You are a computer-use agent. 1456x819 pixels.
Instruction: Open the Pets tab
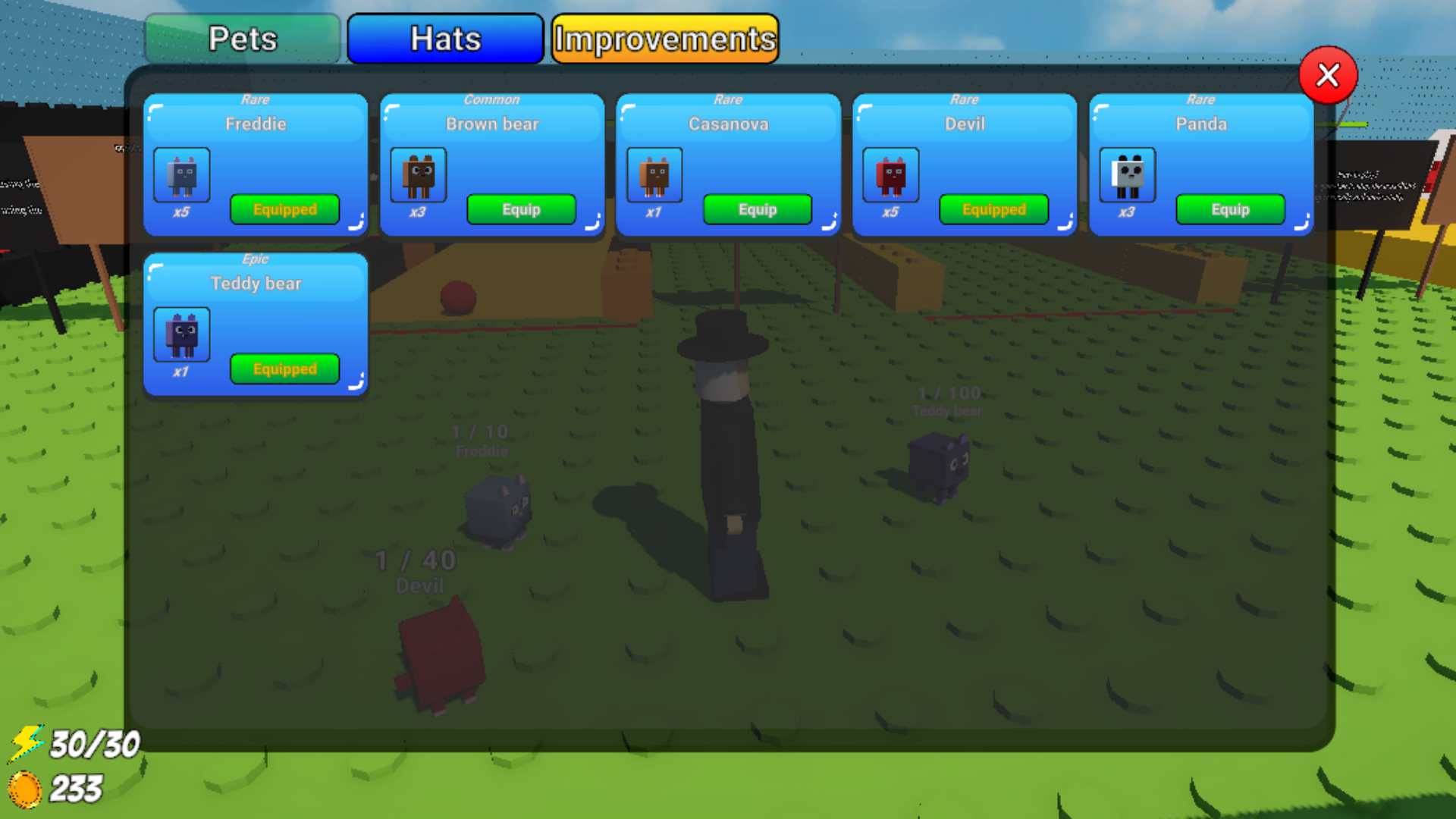coord(242,38)
